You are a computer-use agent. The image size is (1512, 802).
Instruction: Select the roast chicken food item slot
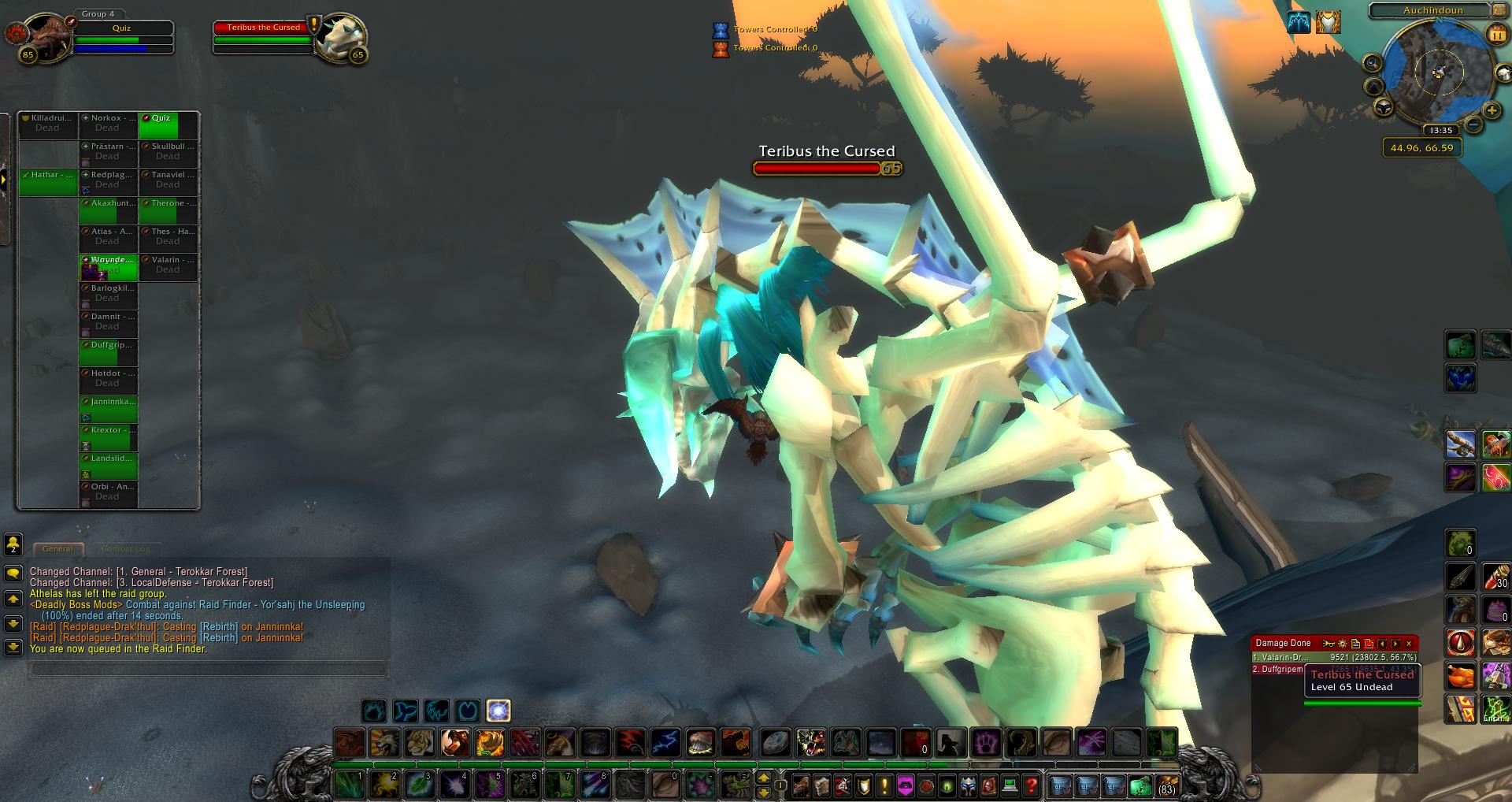1460,676
